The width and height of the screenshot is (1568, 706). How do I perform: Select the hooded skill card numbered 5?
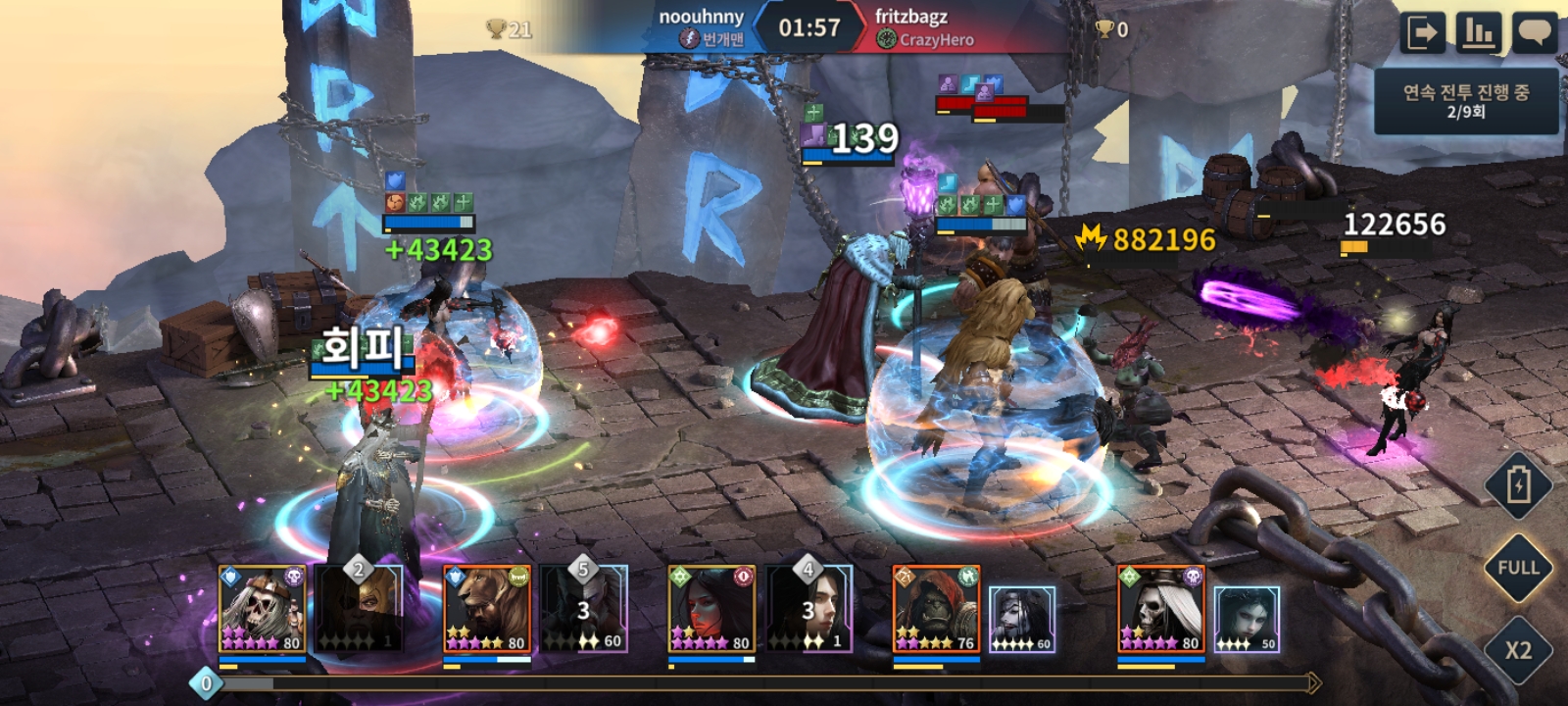coord(584,610)
